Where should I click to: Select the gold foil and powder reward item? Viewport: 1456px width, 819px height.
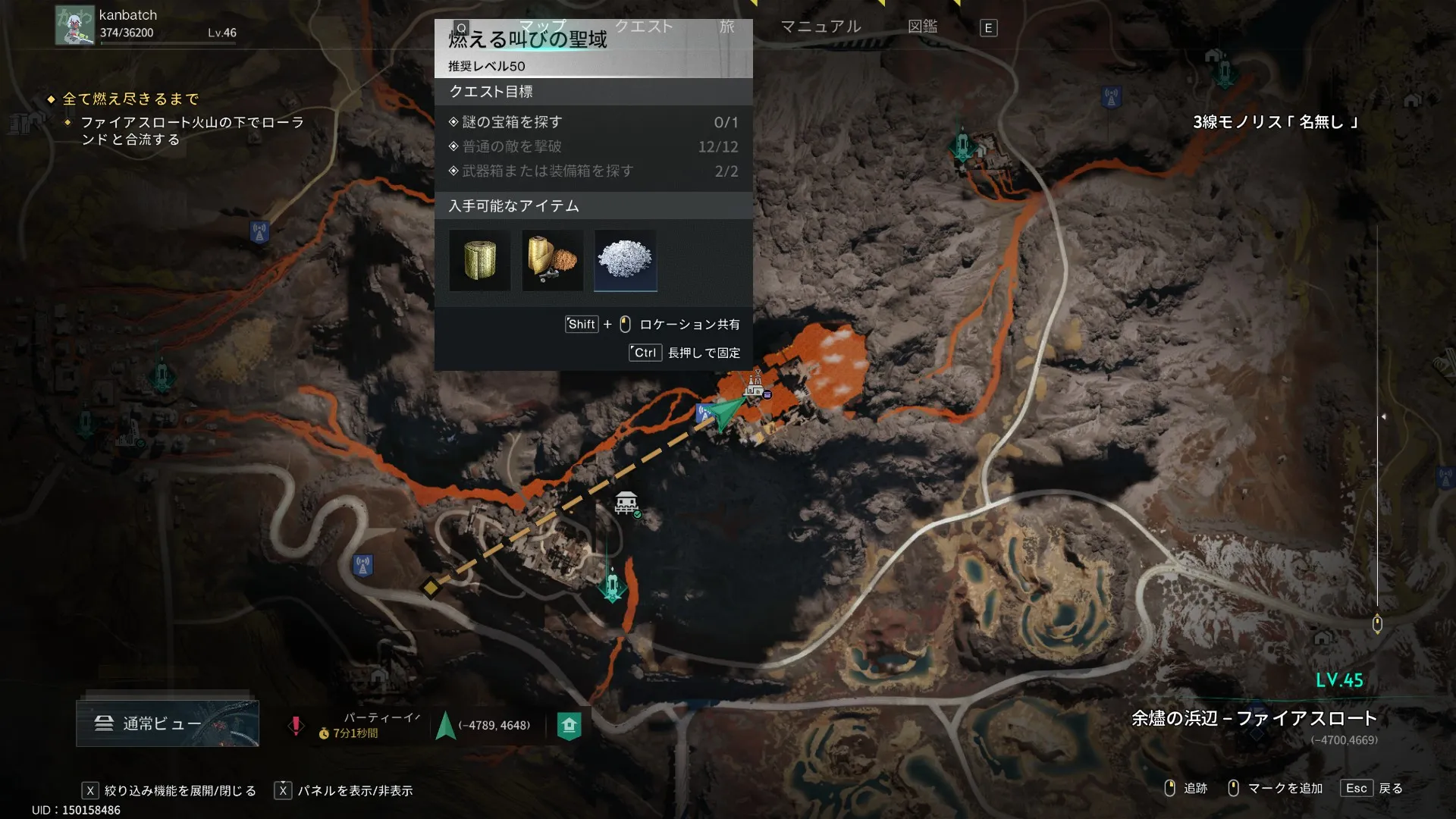552,261
